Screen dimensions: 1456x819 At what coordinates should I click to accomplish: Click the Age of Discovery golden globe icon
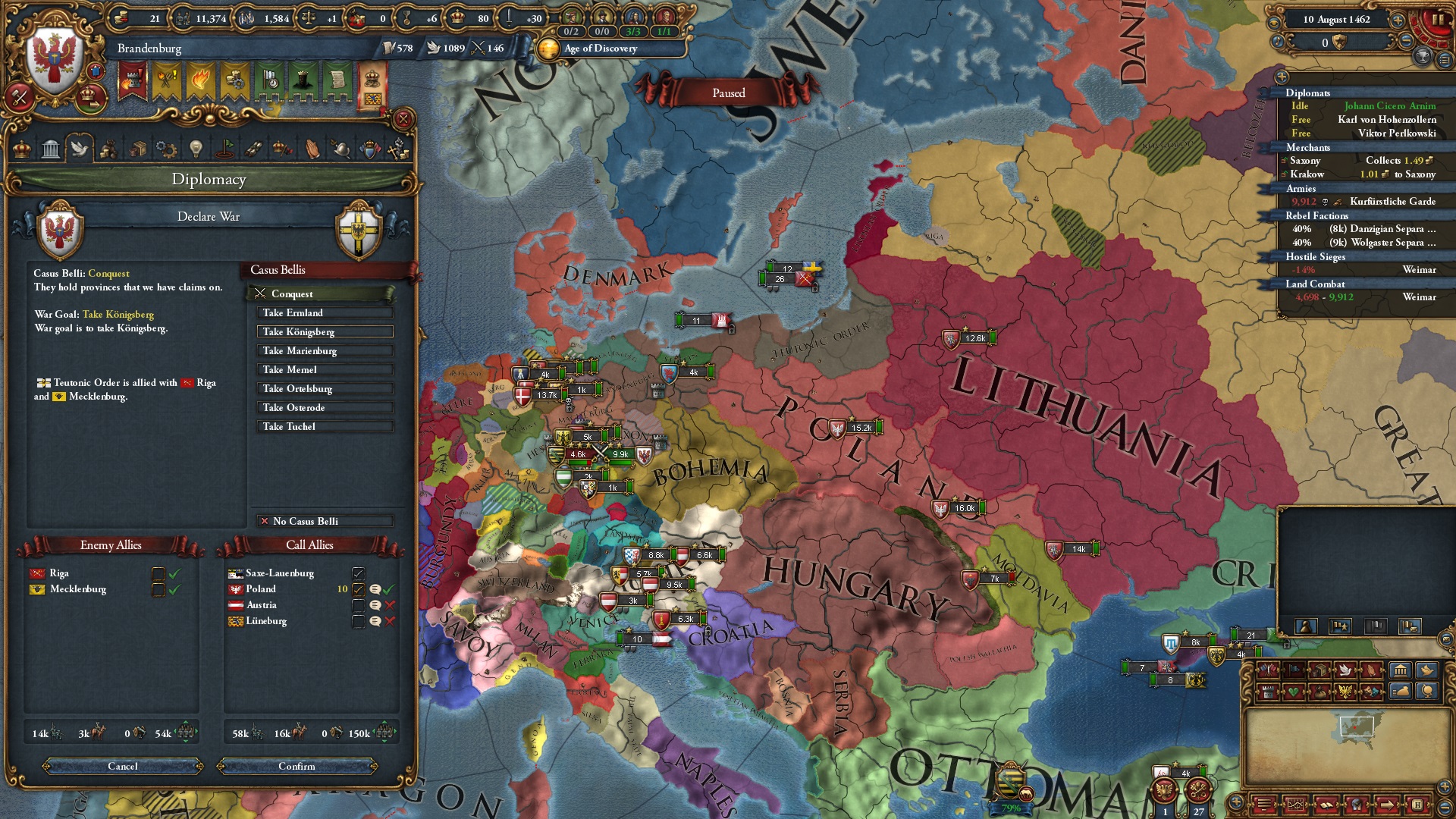pos(548,49)
